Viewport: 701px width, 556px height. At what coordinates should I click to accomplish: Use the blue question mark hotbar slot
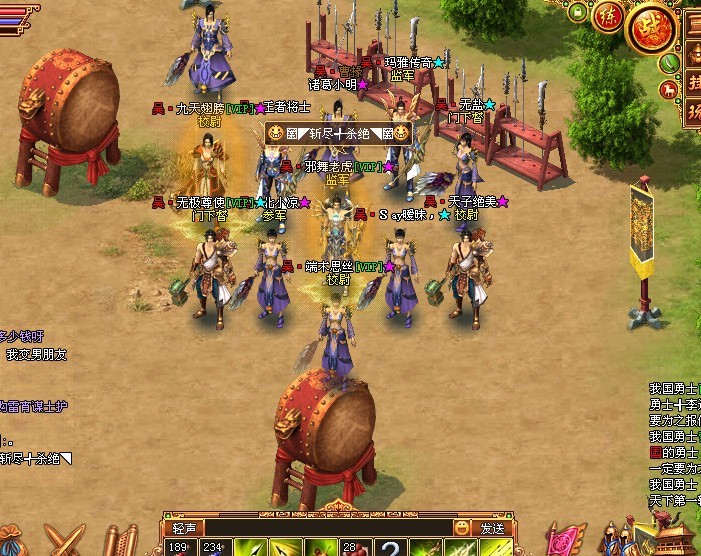coord(391,547)
